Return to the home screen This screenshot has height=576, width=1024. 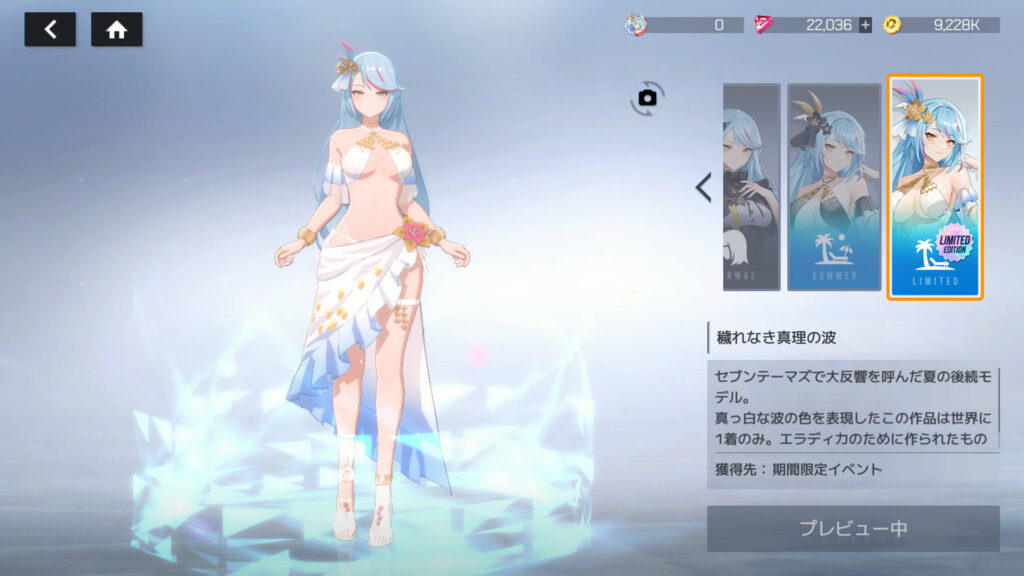click(x=116, y=30)
